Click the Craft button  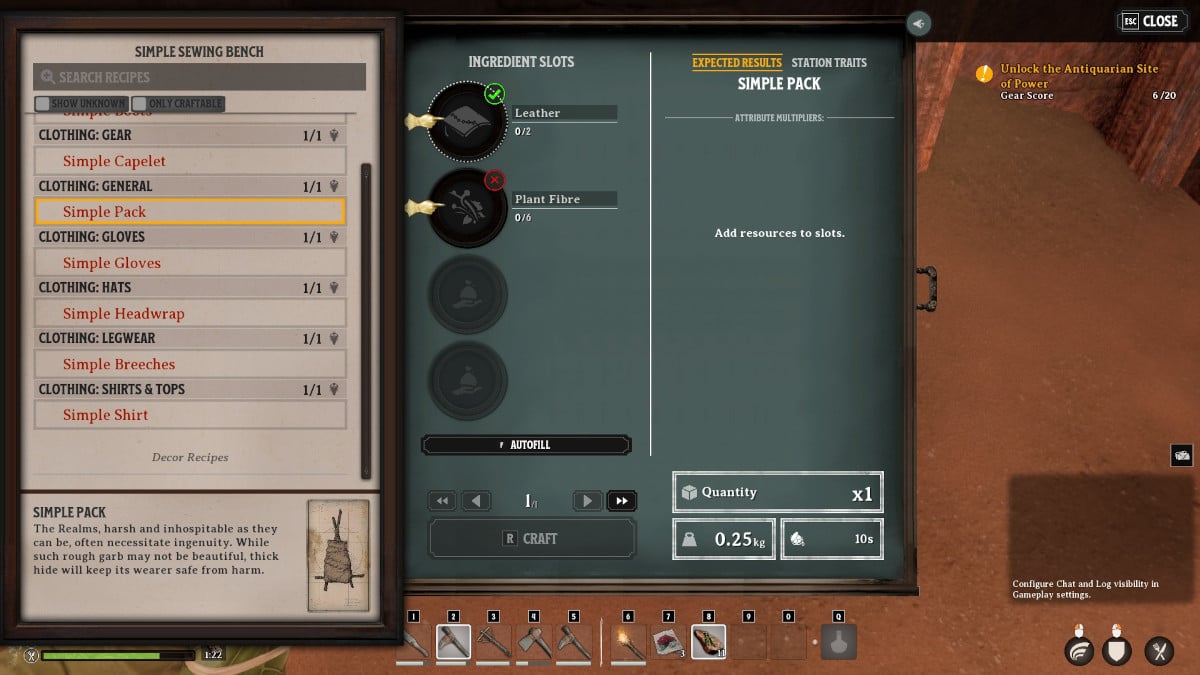pos(532,538)
